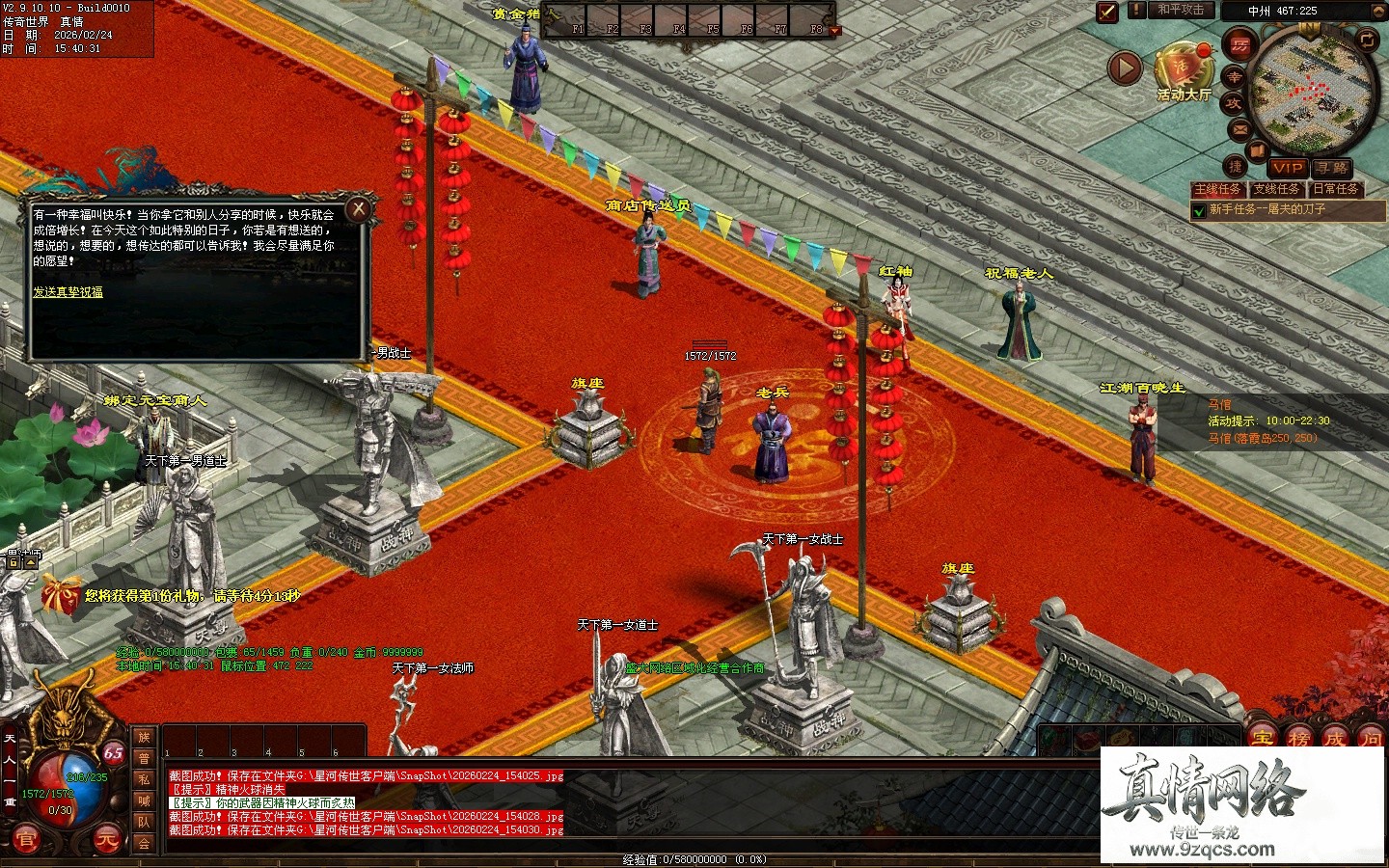The width and height of the screenshot is (1389, 868).
Task: Switch to the 主线任务 quest tab
Action: [x=1218, y=189]
